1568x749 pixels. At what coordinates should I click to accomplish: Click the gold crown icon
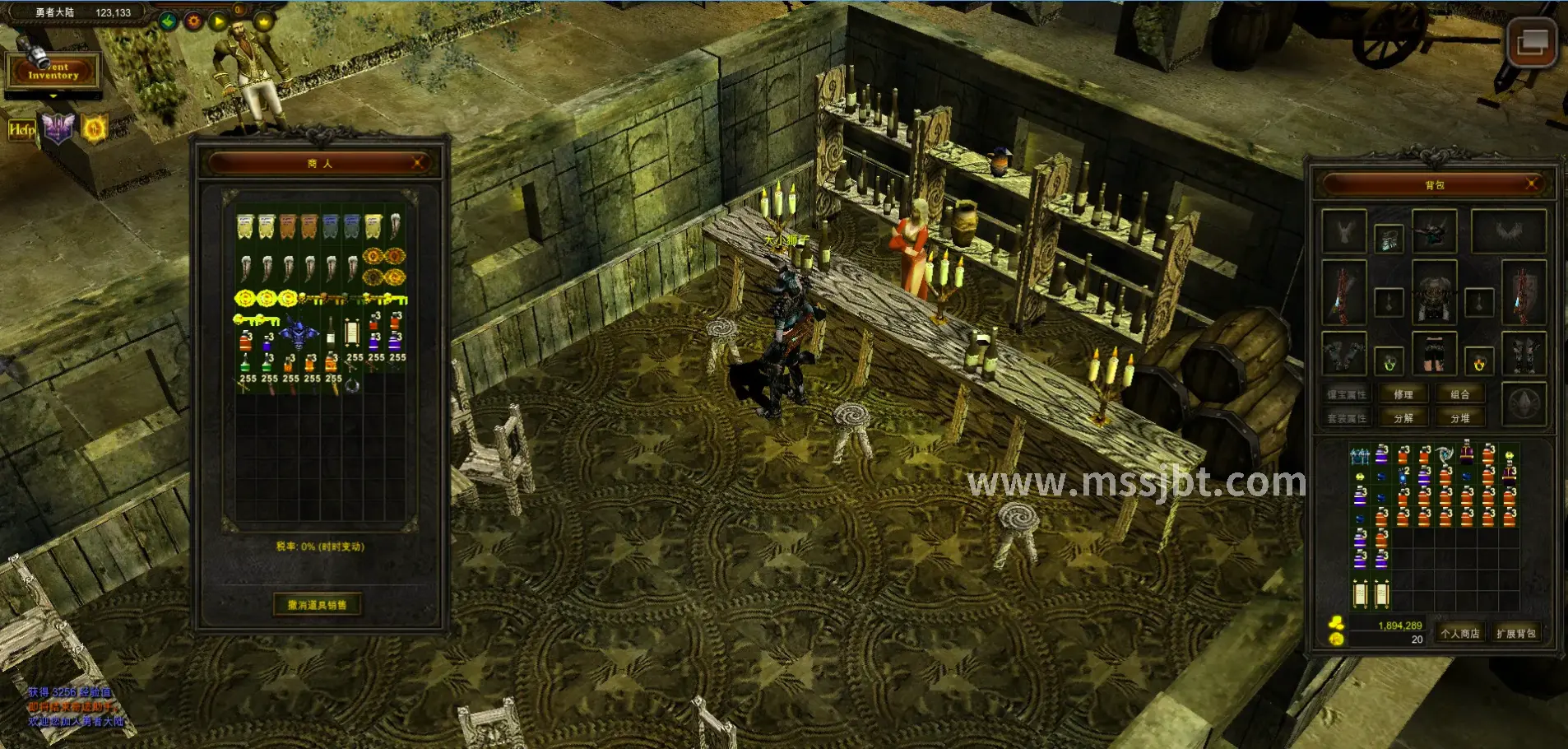[x=263, y=21]
